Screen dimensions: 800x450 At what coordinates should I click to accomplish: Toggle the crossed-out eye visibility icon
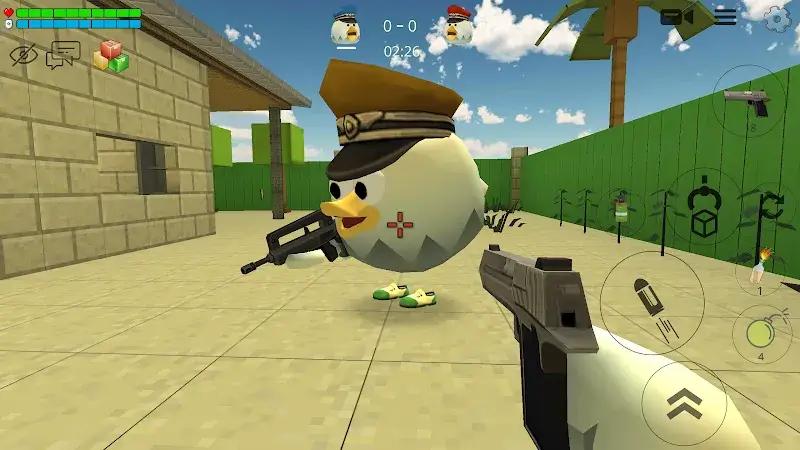23,56
